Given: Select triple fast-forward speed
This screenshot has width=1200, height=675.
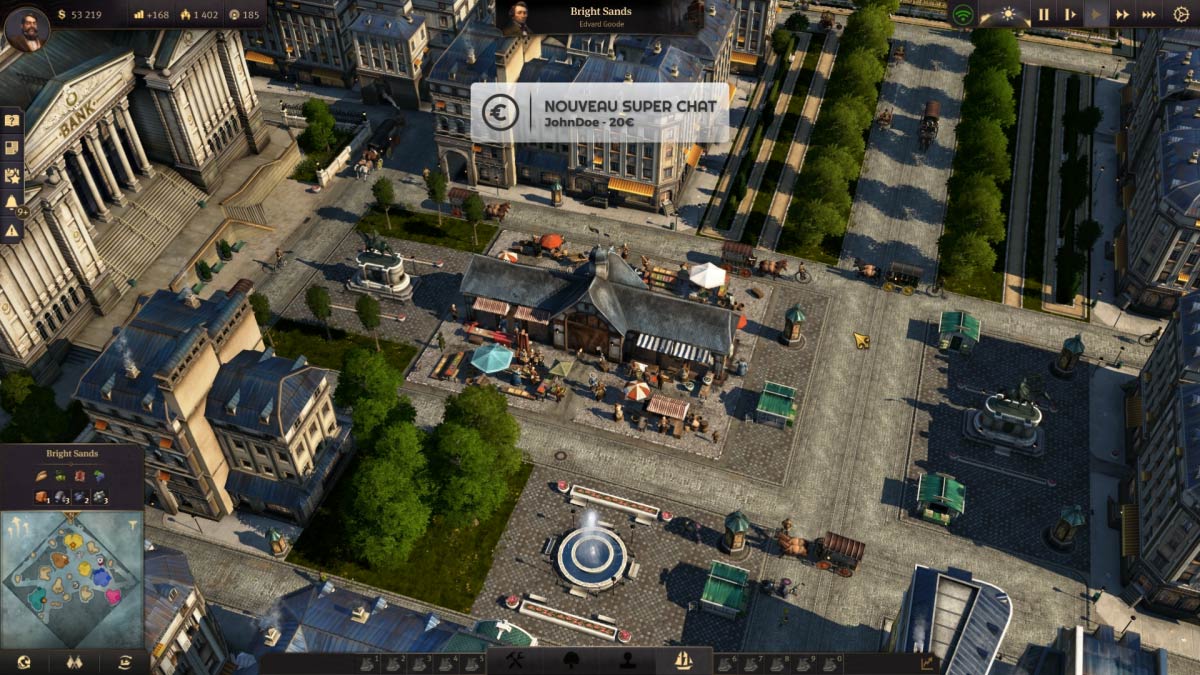Looking at the screenshot, I should coord(1149,15).
